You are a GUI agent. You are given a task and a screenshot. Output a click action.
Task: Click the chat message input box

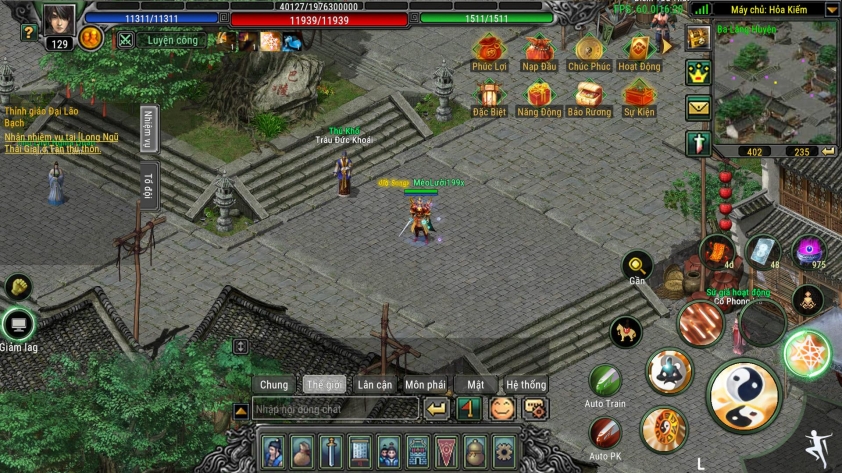(x=333, y=409)
